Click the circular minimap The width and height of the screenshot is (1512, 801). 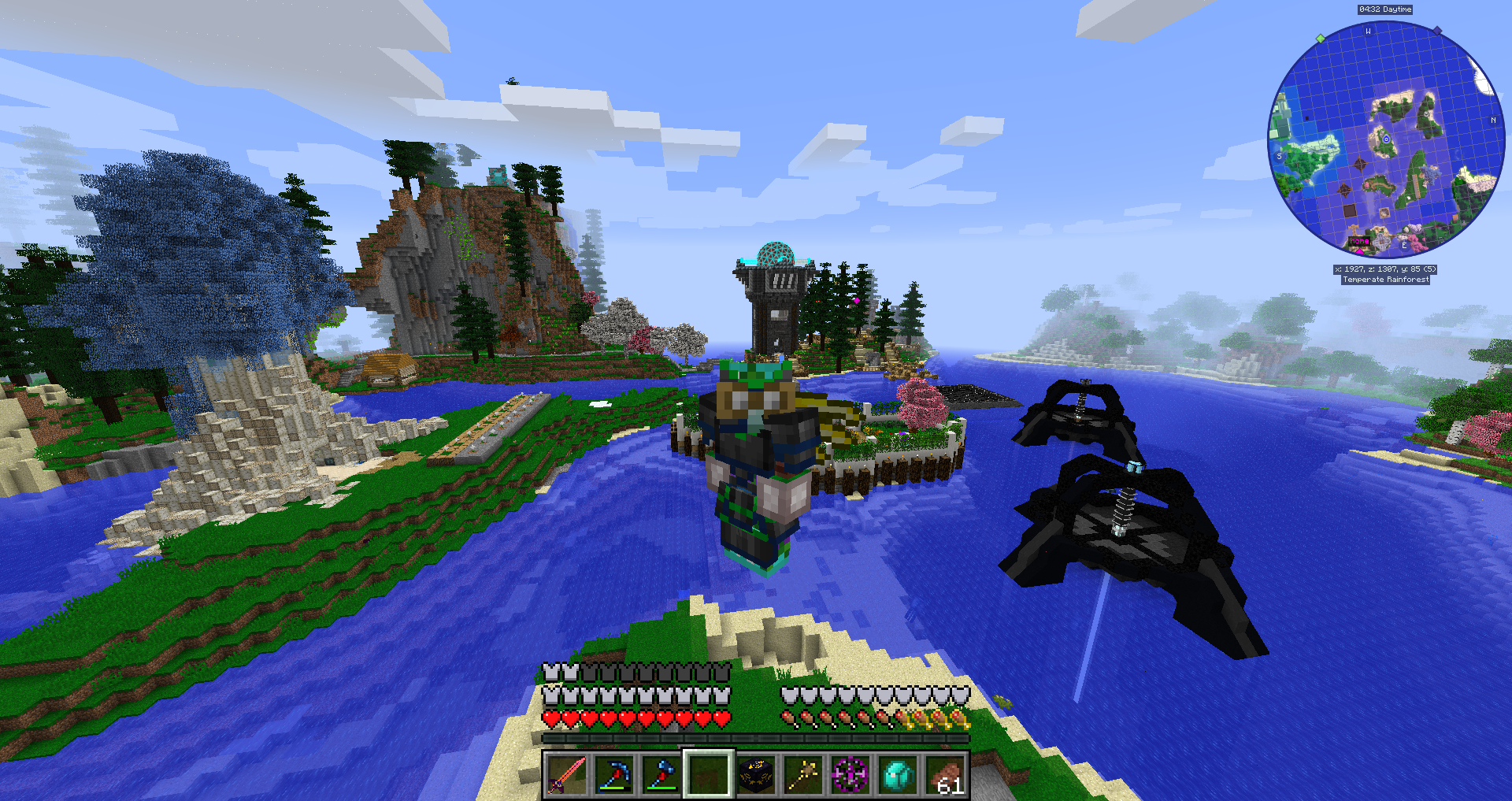click(1386, 140)
